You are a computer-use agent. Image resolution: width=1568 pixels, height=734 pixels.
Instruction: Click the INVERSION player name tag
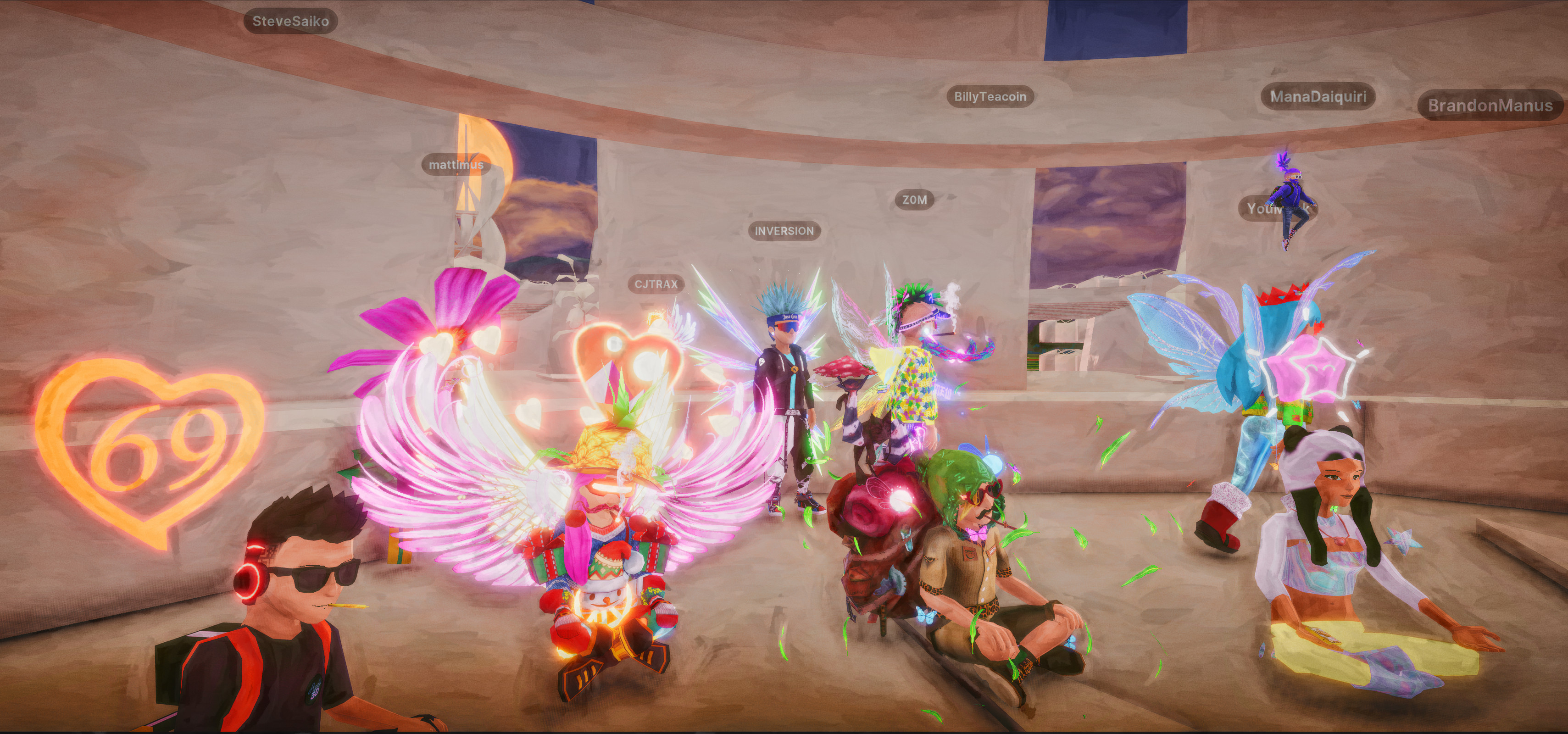coord(784,231)
